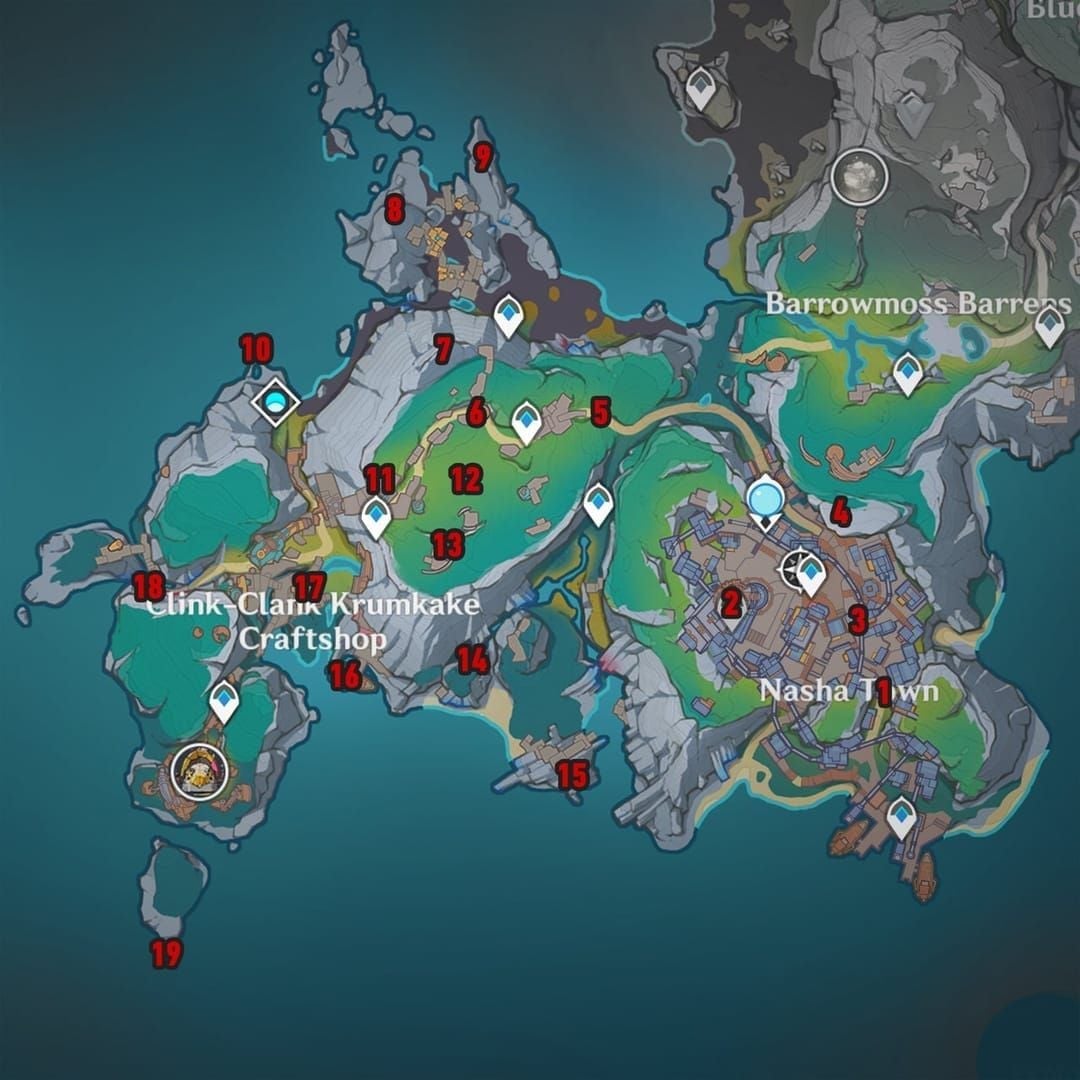Select map marker number 16
The width and height of the screenshot is (1080, 1080).
pos(344,676)
